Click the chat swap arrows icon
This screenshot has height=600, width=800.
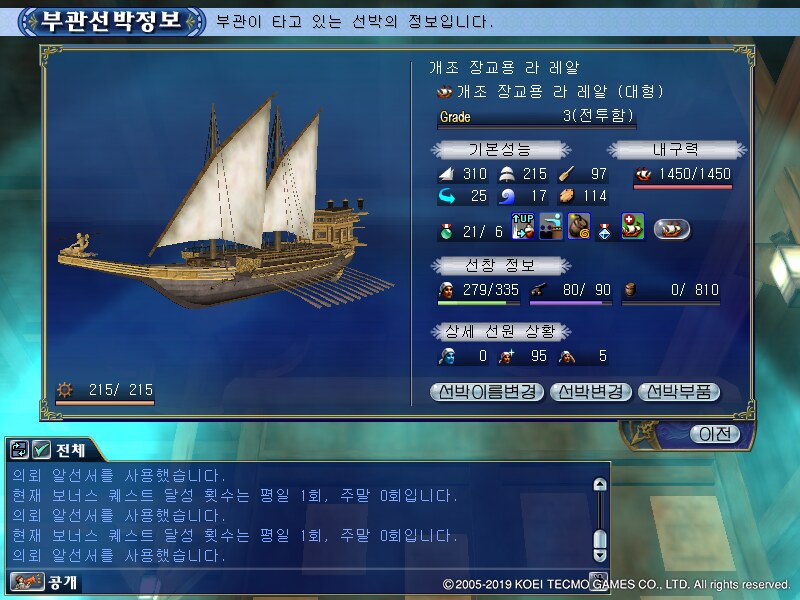(x=20, y=450)
